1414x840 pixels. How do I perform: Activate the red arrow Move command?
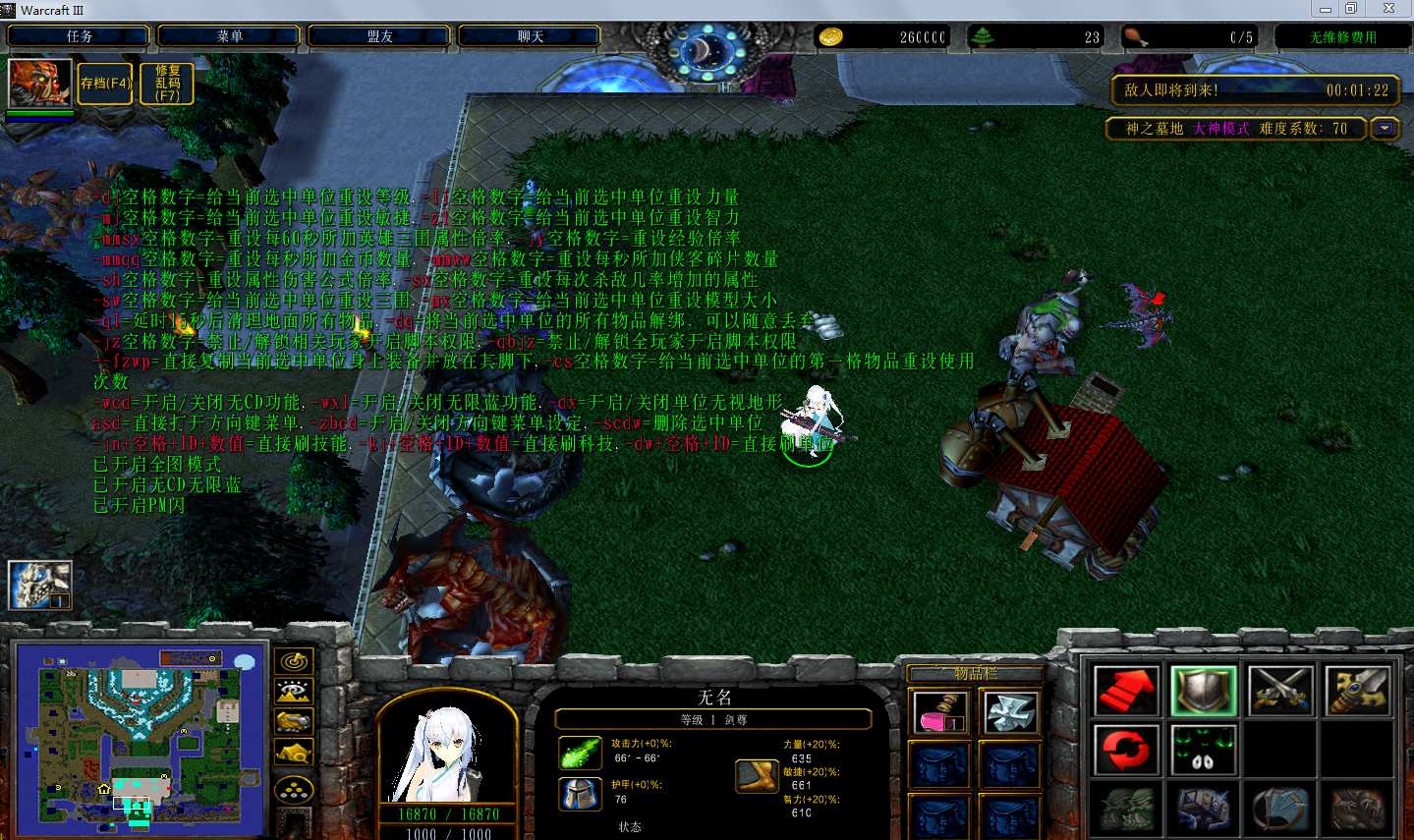(1126, 691)
